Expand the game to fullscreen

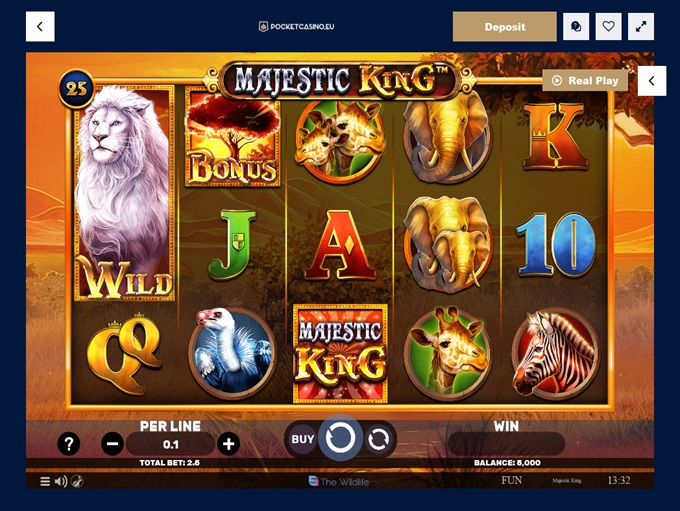click(x=641, y=27)
